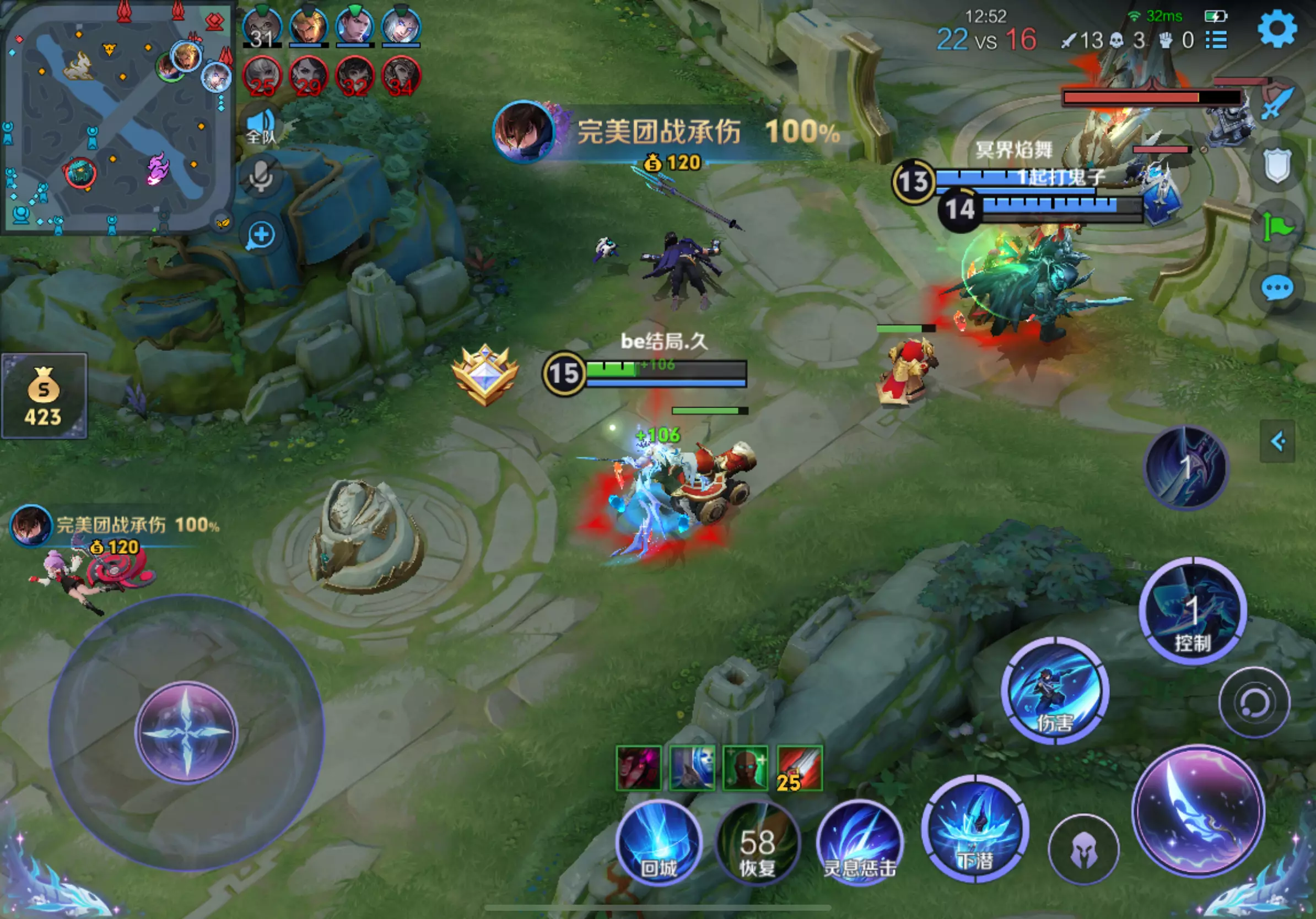1316x919 pixels.
Task: Open the gold shop showing 423
Action: click(44, 396)
